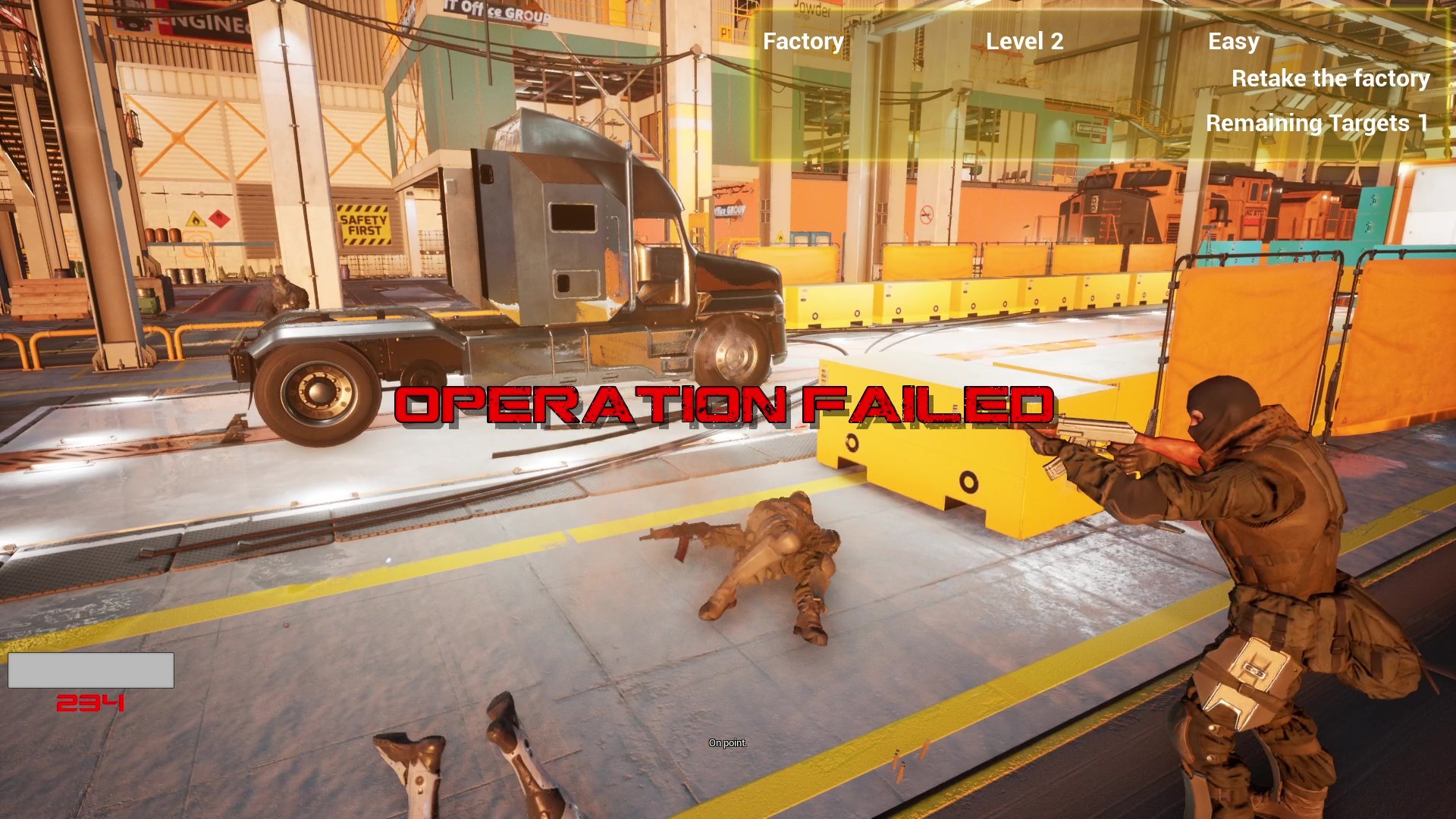Expand the Retake the factory objective text
This screenshot has width=1456, height=819.
pyautogui.click(x=1330, y=78)
